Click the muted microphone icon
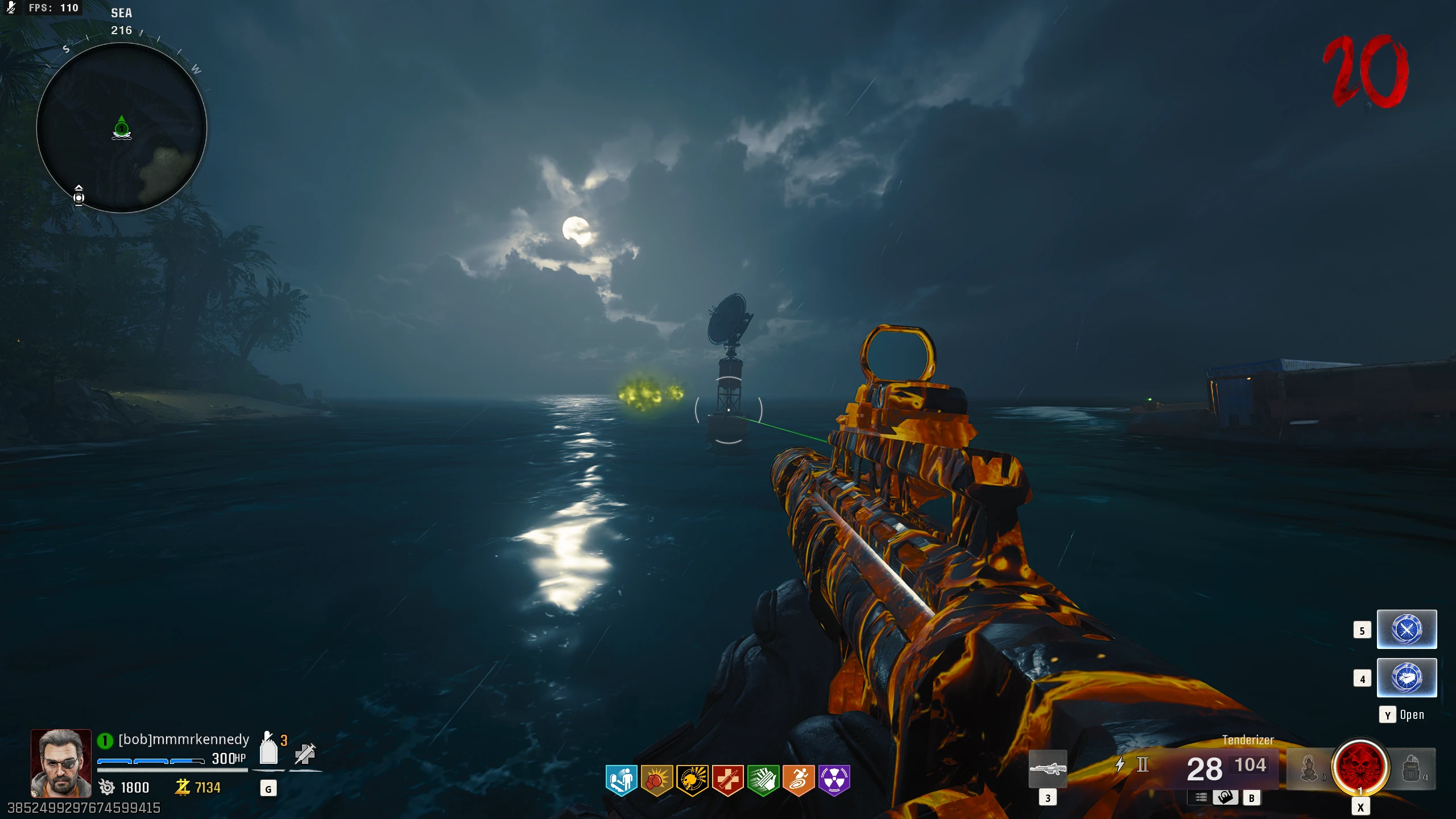 [x=11, y=7]
